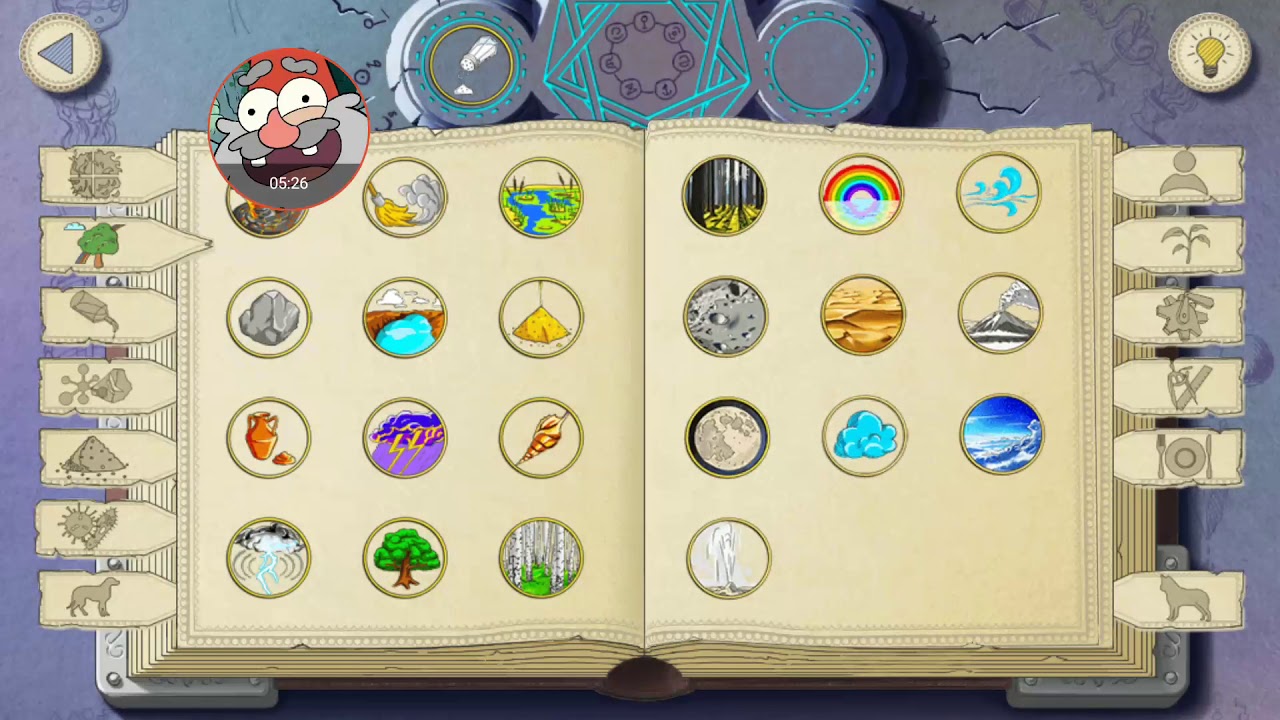The image size is (1280, 720).
Task: Pick the seashell element
Action: (x=541, y=437)
